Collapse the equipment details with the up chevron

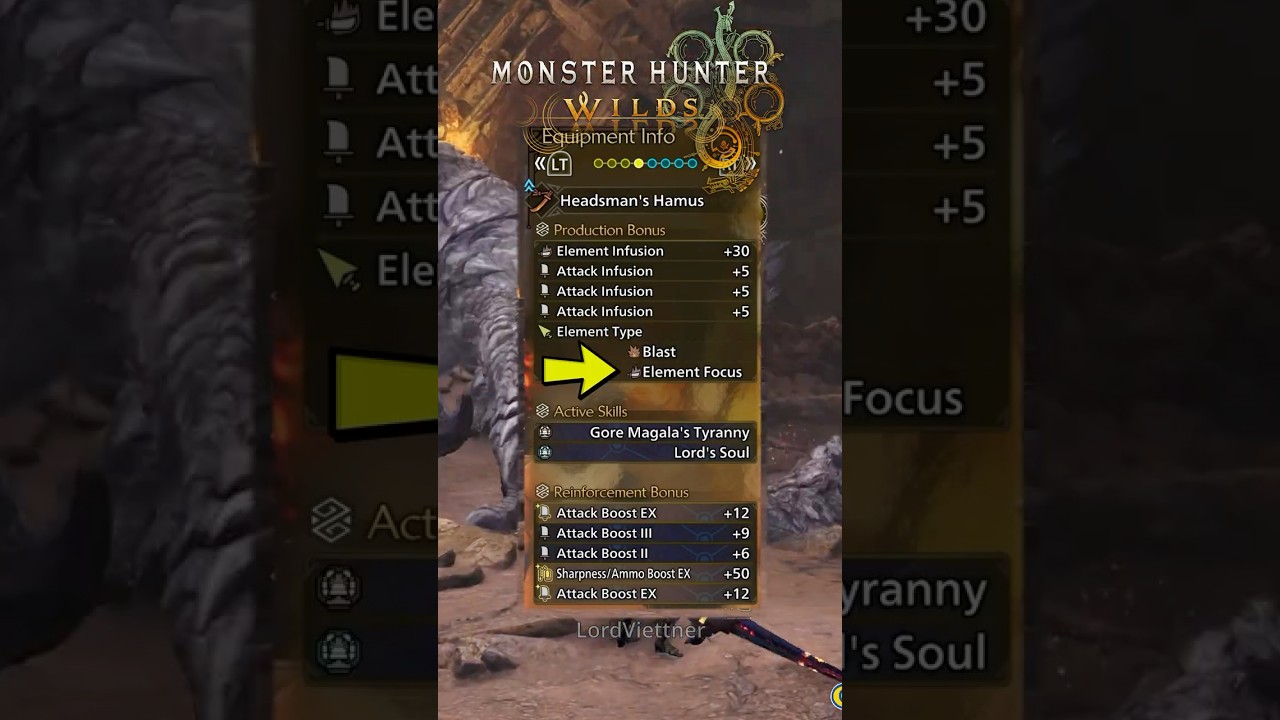528,184
